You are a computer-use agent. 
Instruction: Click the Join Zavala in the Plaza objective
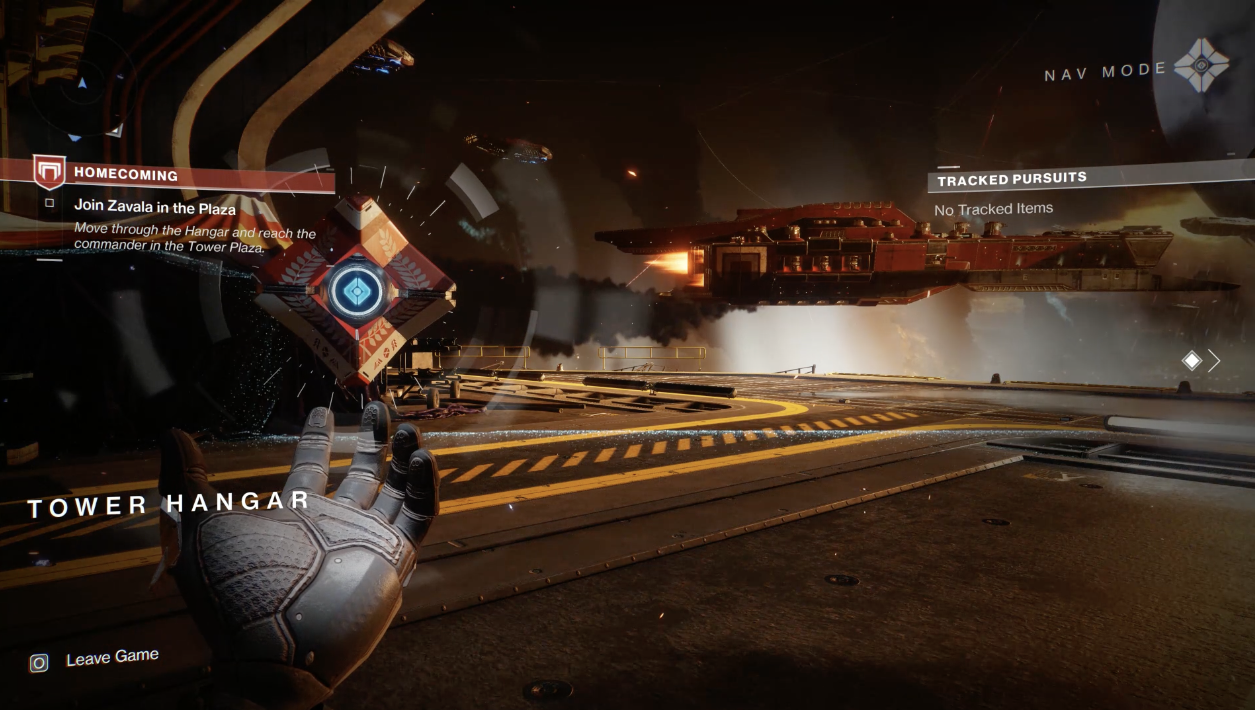155,207
